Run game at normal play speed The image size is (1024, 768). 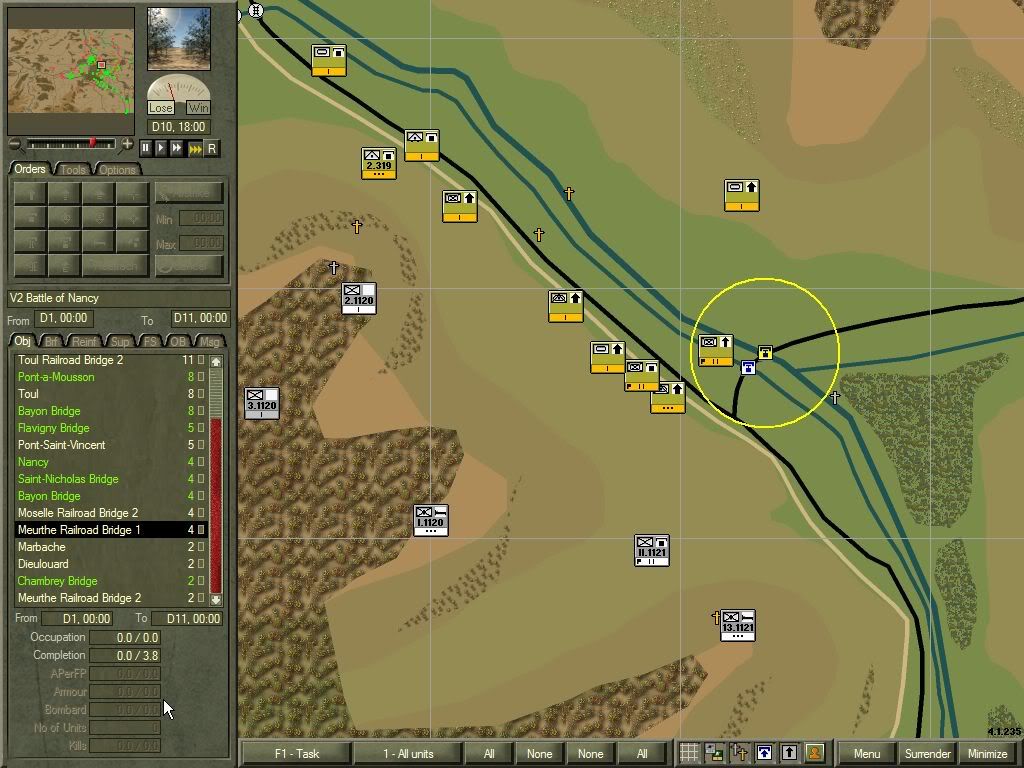point(161,148)
